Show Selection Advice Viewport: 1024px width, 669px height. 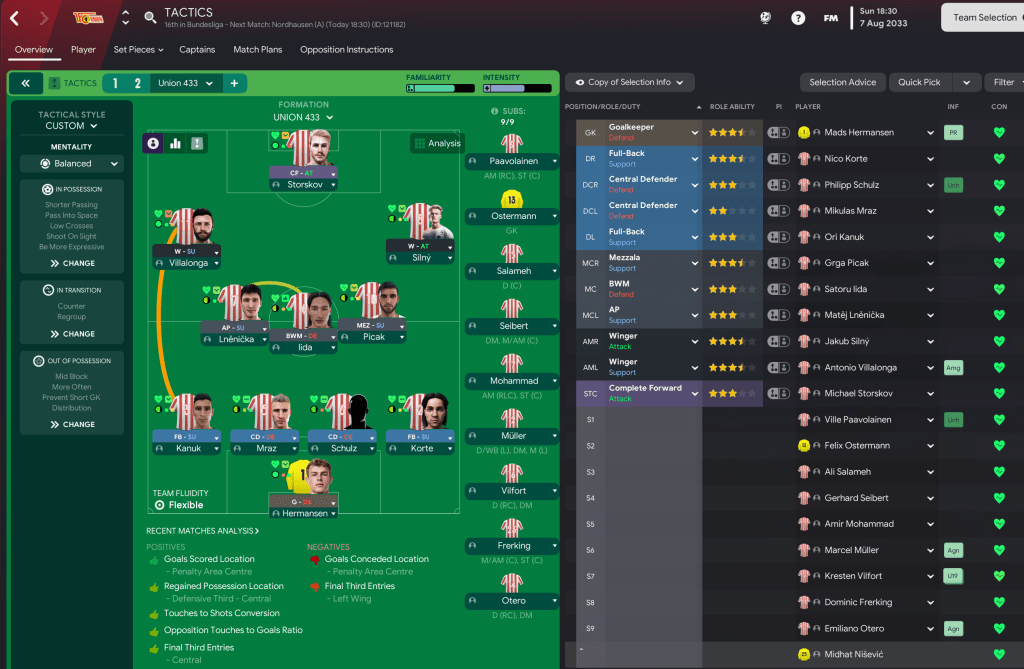pyautogui.click(x=842, y=82)
